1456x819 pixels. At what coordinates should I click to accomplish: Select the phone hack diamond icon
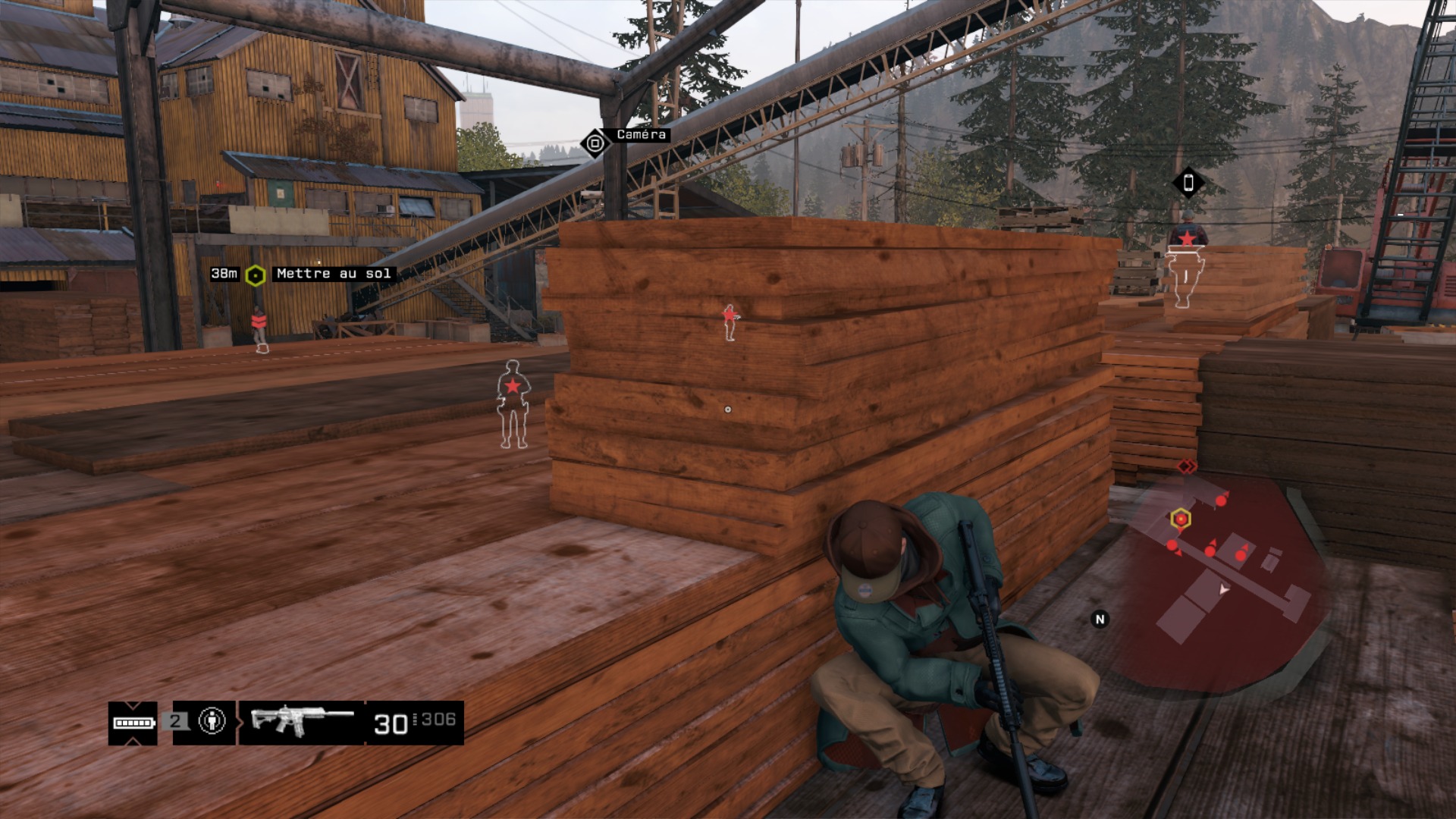tap(1188, 183)
